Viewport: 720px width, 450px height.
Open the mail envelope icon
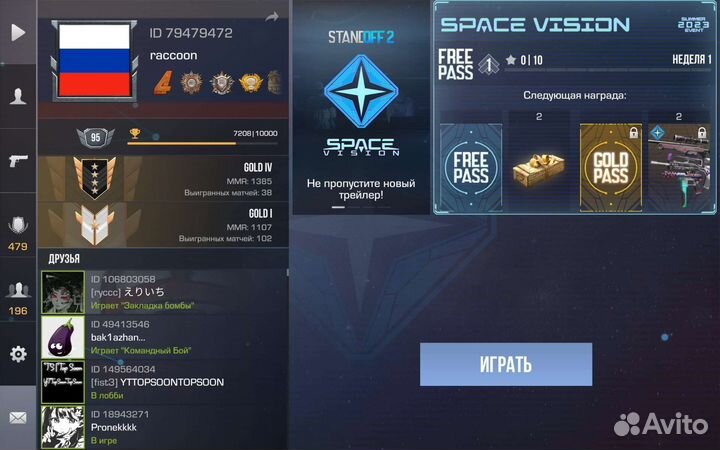point(18,417)
